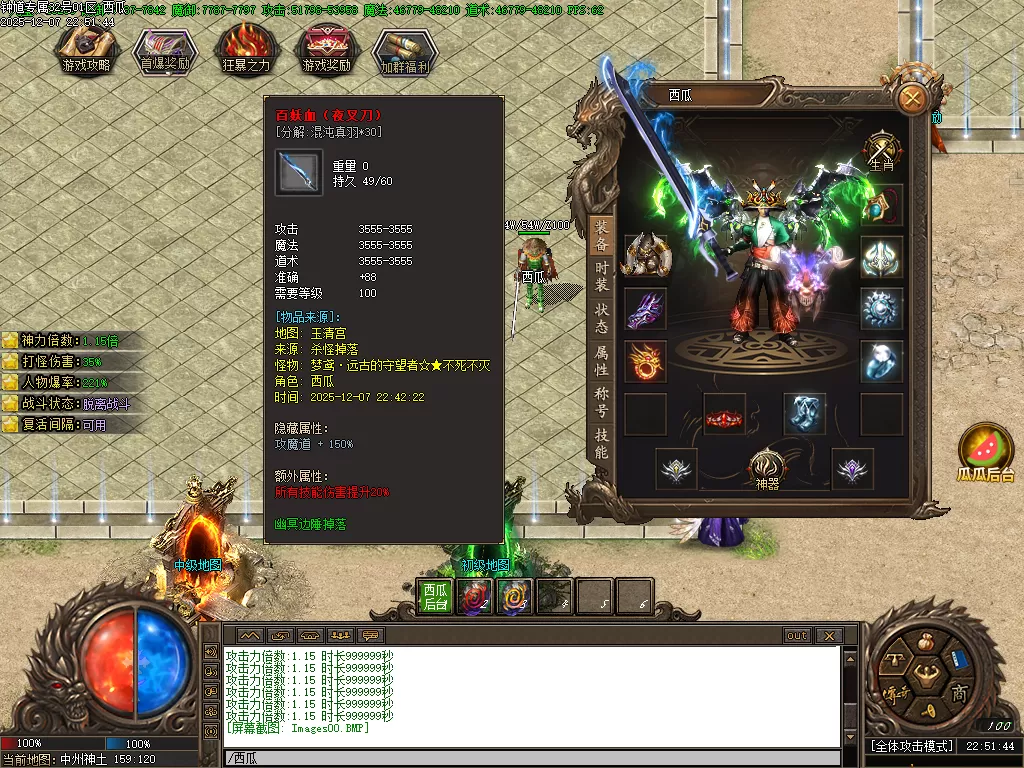1024x768 pixels.
Task: Switch to the 时装 costume tab
Action: (x=601, y=276)
